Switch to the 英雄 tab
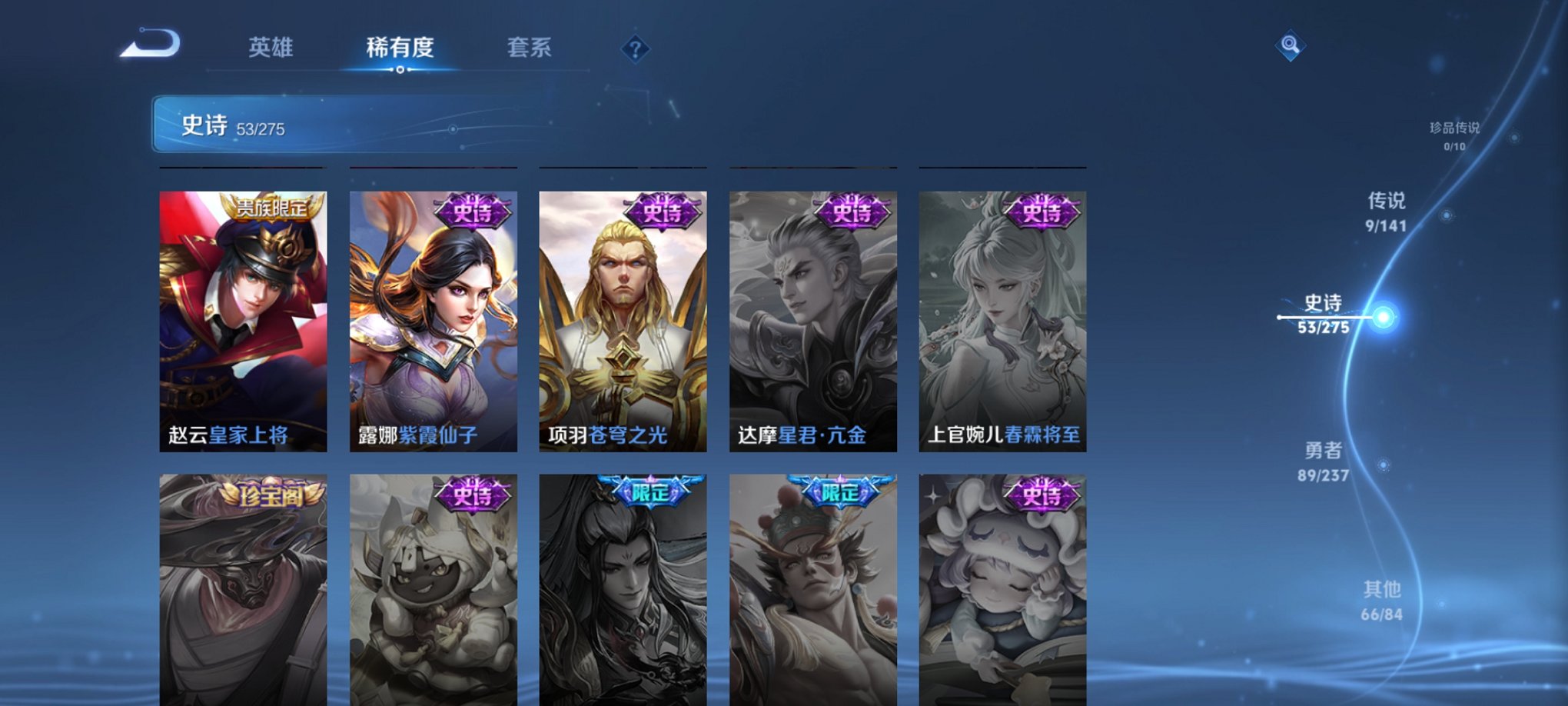The width and height of the screenshot is (1568, 706). click(273, 48)
